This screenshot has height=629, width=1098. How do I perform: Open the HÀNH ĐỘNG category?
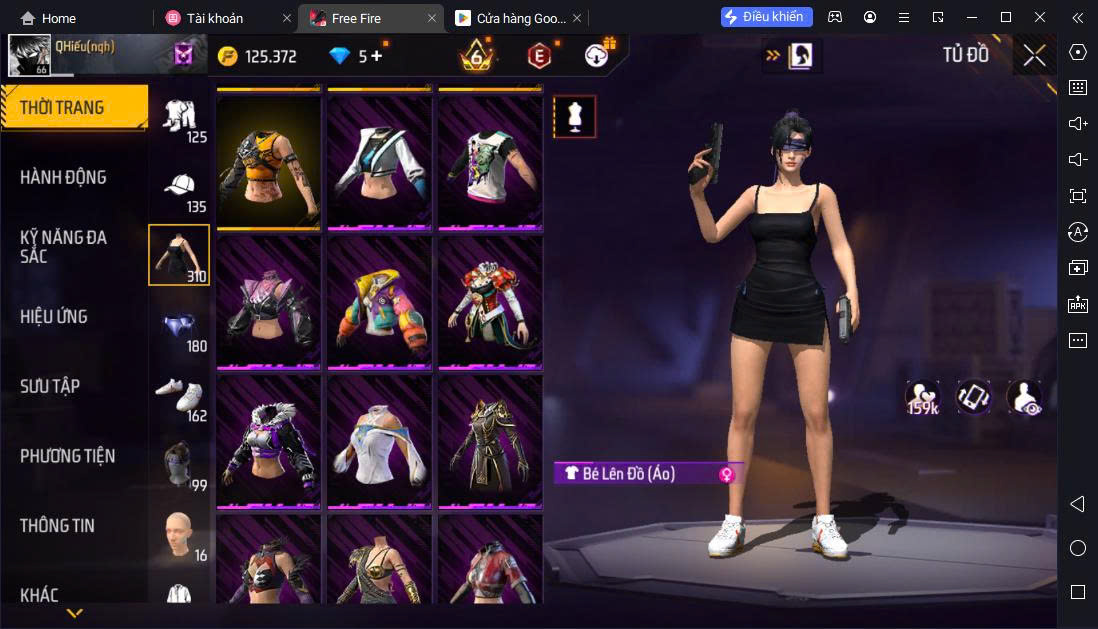tap(63, 177)
